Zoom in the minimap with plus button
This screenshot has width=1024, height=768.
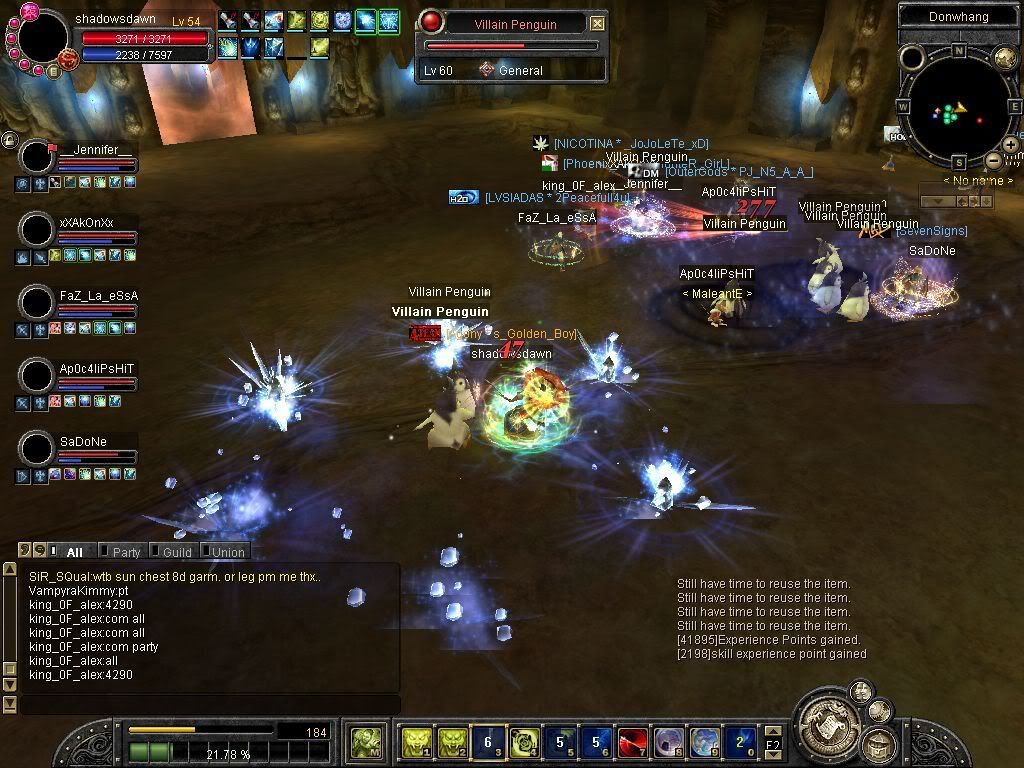tap(1011, 145)
